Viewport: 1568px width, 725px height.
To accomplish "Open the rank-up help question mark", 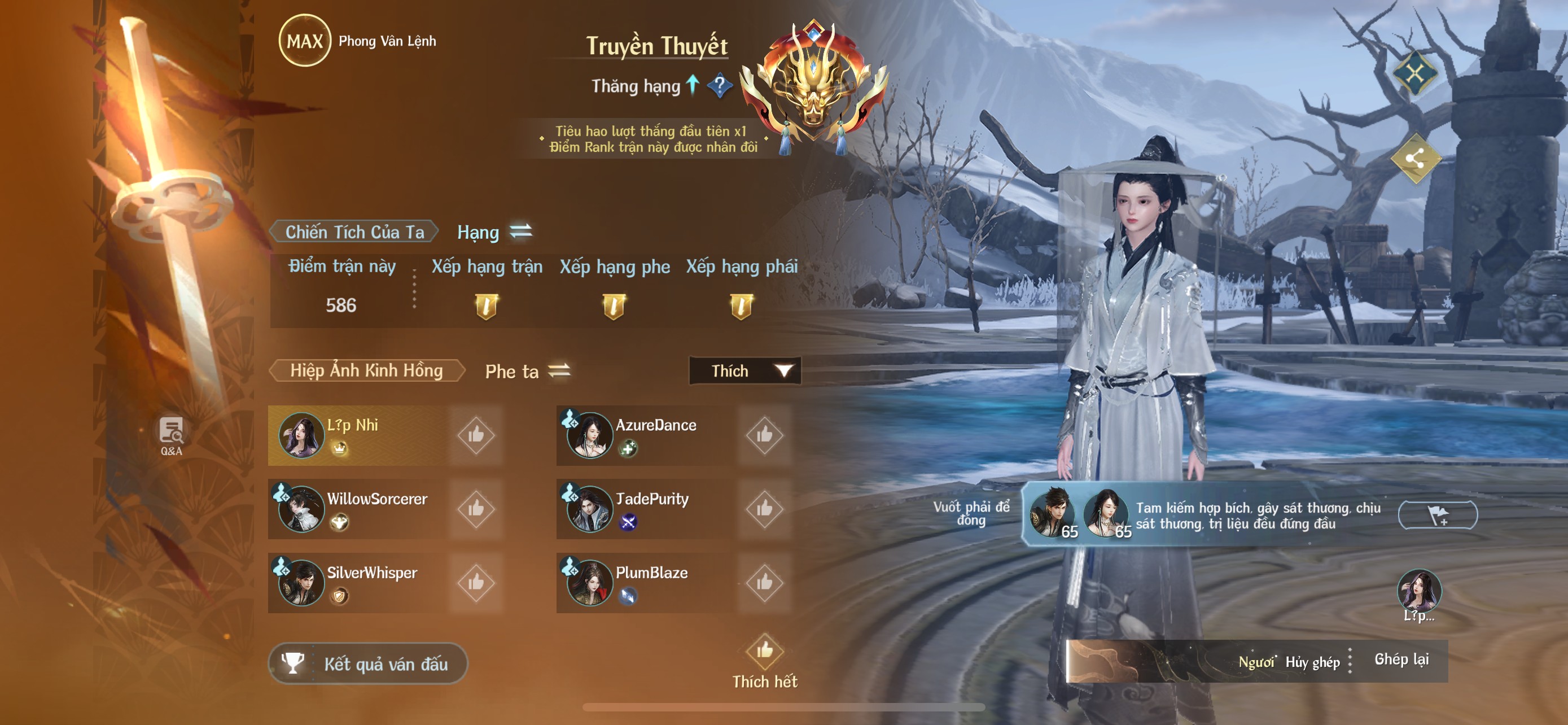I will pos(720,86).
